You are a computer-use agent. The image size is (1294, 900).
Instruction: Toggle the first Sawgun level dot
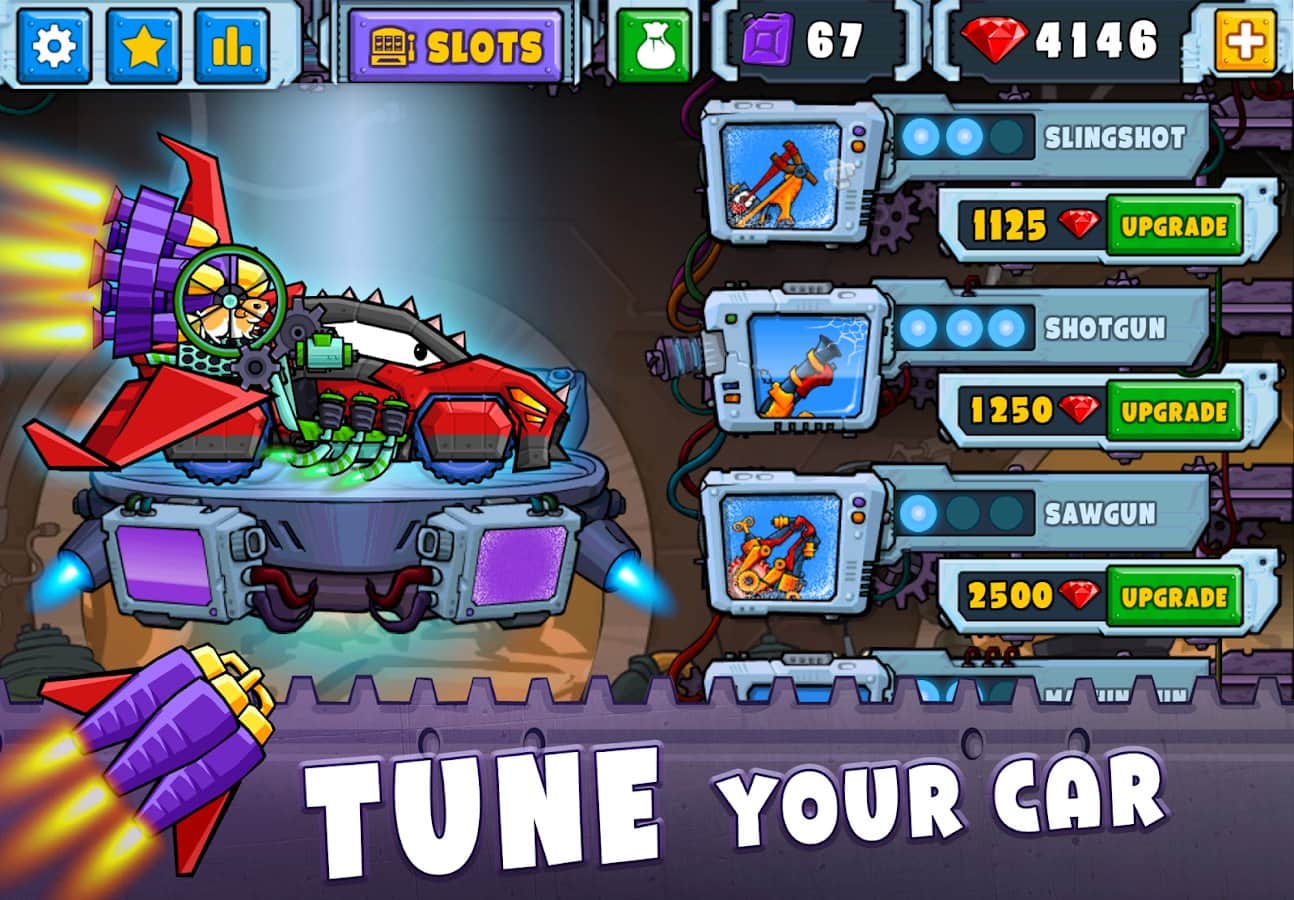coord(915,512)
